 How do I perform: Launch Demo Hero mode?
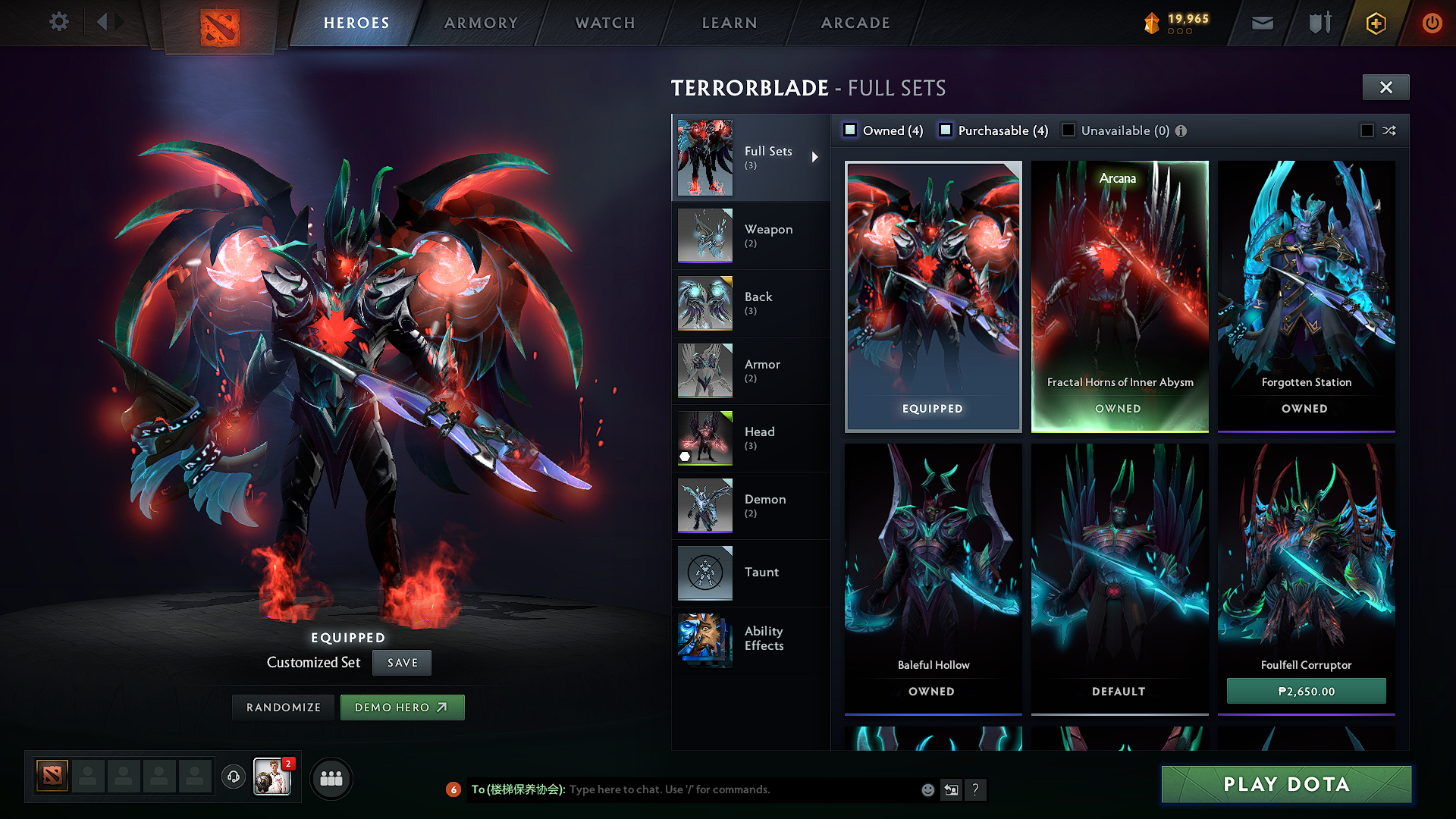[x=402, y=708]
